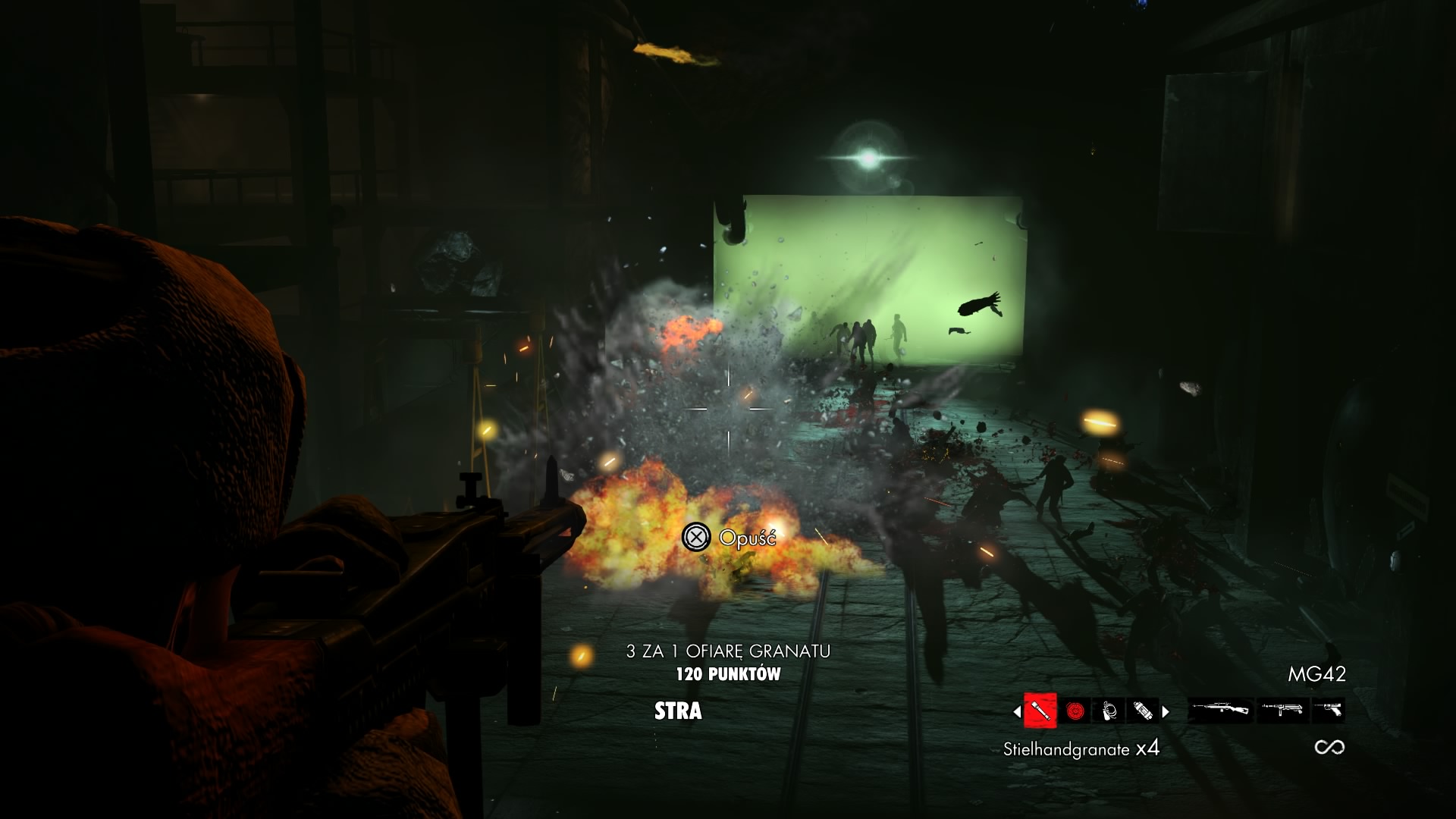Image resolution: width=1456 pixels, height=819 pixels.
Task: Equip the submachine gun weapon slot
Action: (1282, 711)
